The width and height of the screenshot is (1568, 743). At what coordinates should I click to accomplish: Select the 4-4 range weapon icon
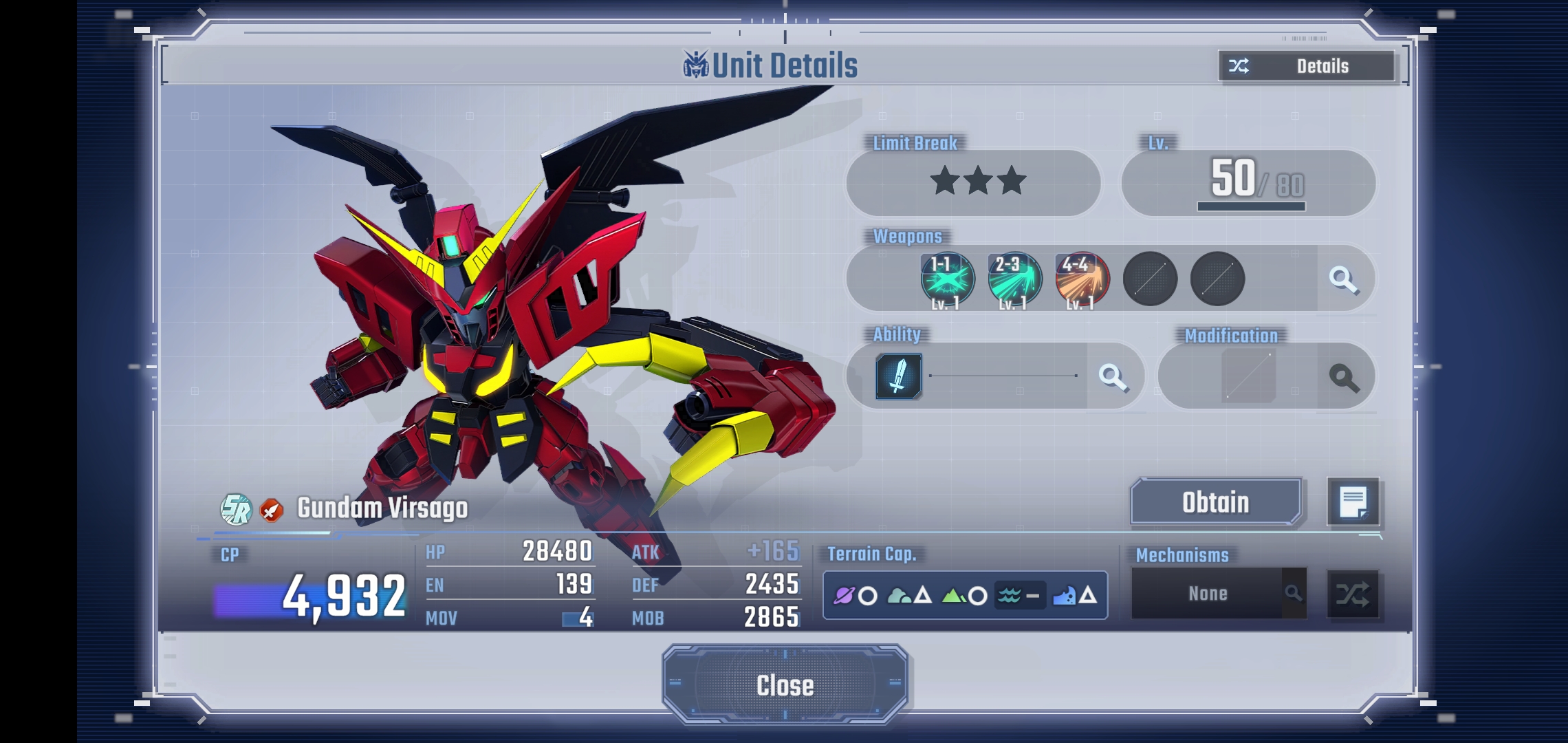(x=1082, y=279)
